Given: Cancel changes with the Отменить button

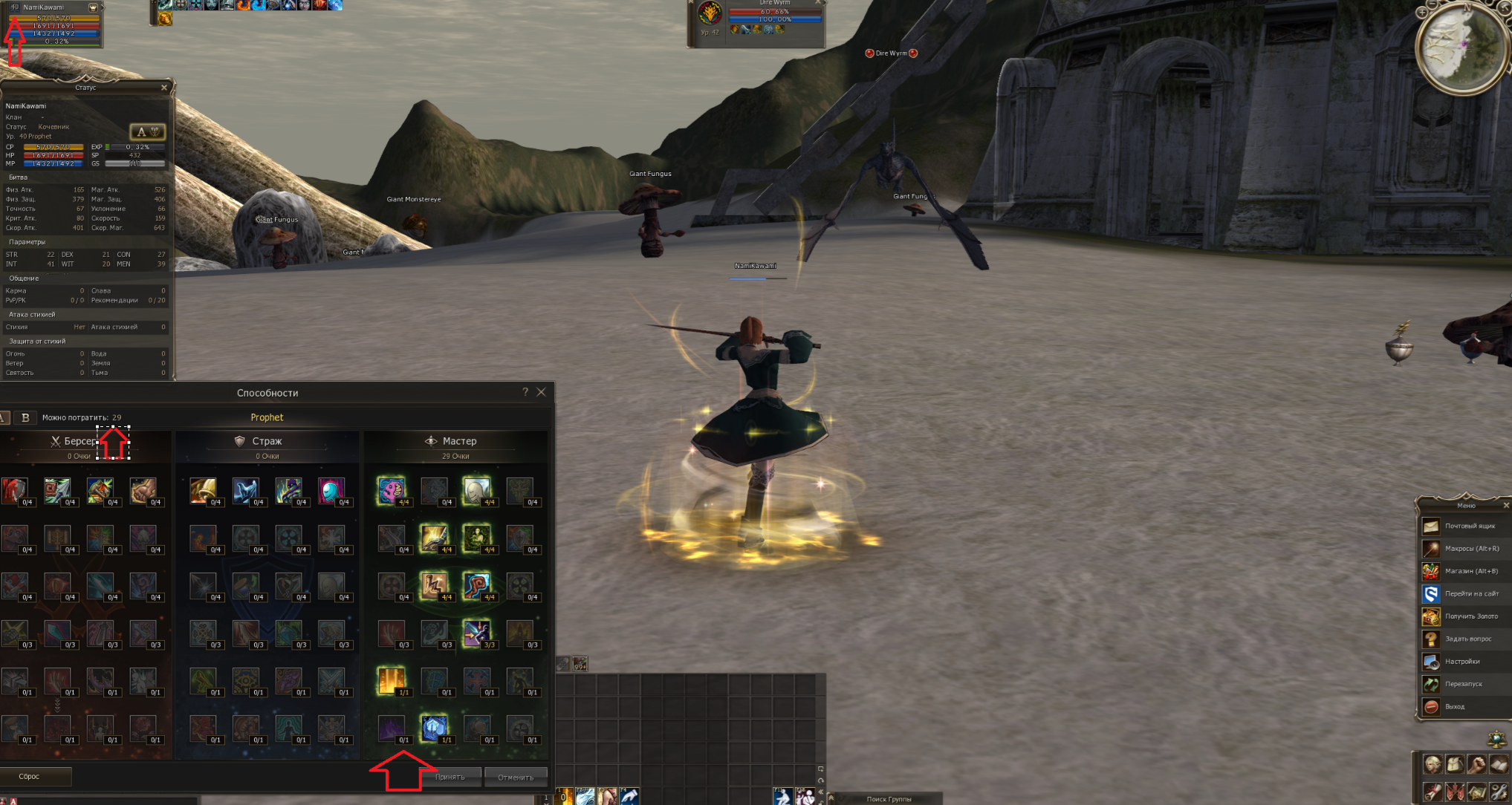Looking at the screenshot, I should (x=516, y=777).
